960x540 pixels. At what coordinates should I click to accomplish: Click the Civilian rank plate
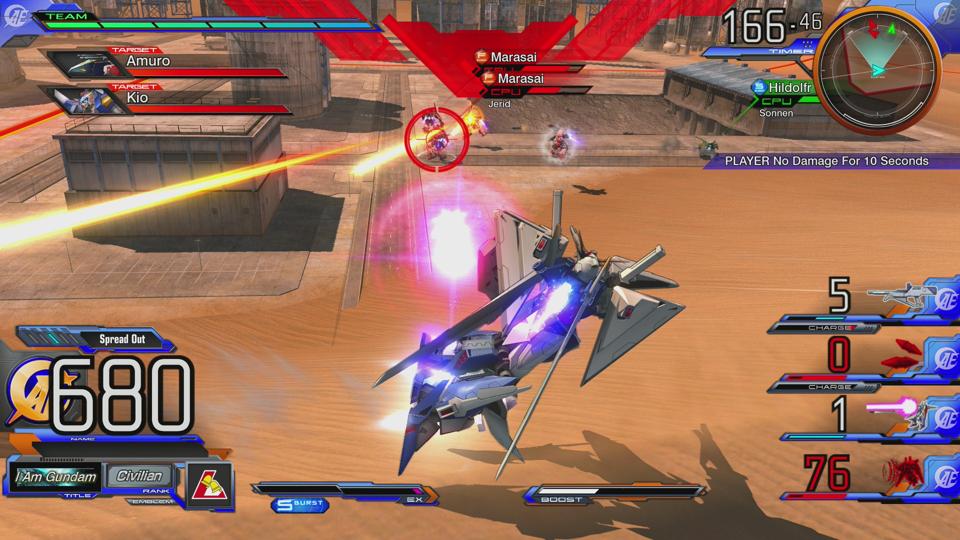pos(138,477)
